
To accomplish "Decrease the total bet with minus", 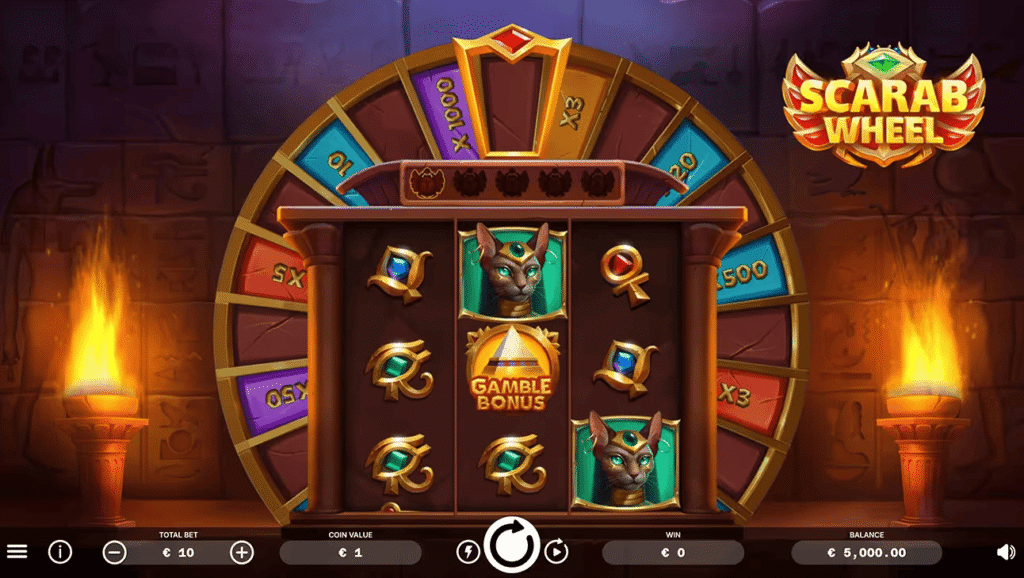I will click(115, 552).
